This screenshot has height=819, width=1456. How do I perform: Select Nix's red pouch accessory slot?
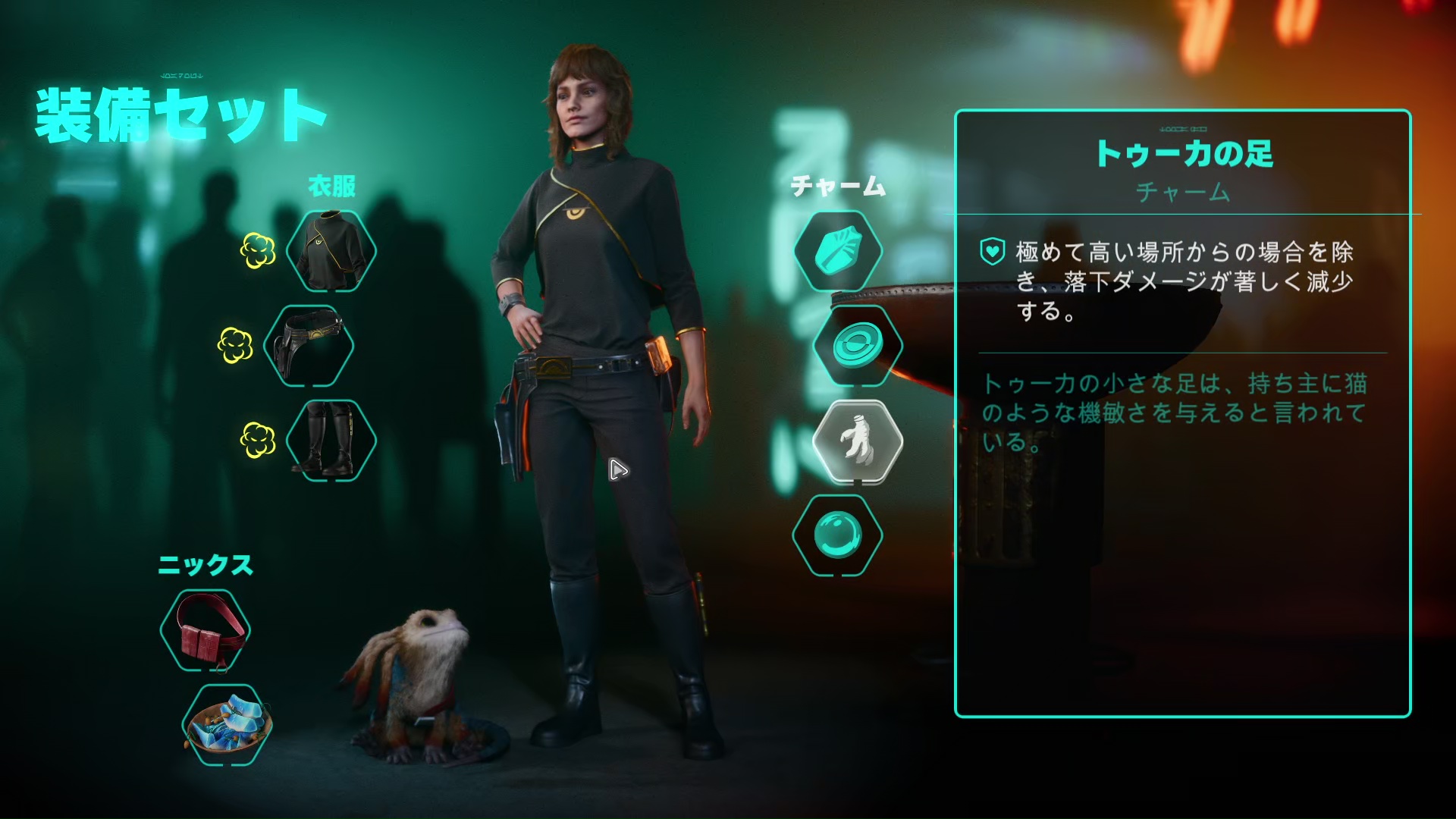[206, 630]
